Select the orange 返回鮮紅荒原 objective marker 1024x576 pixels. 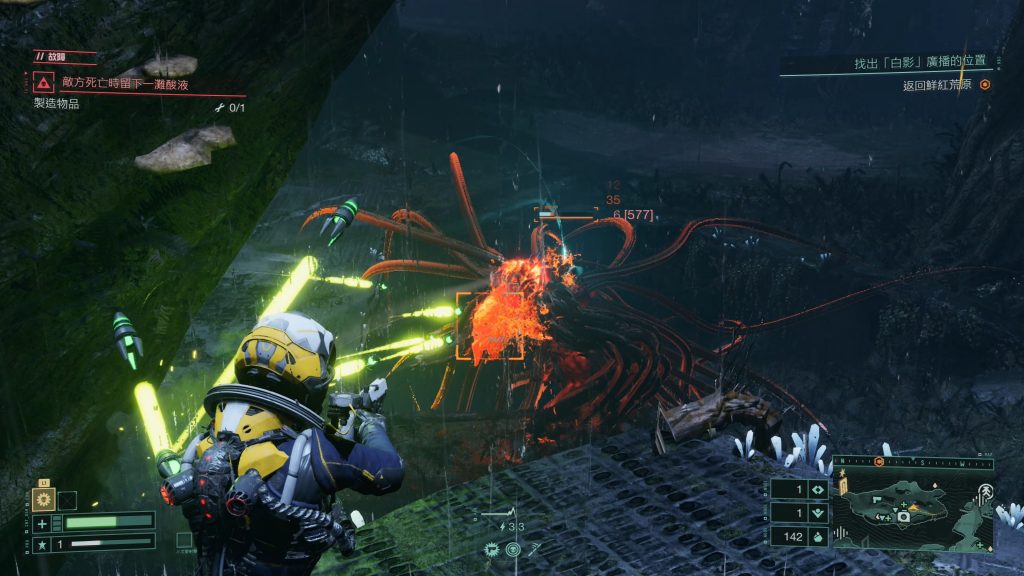(985, 85)
